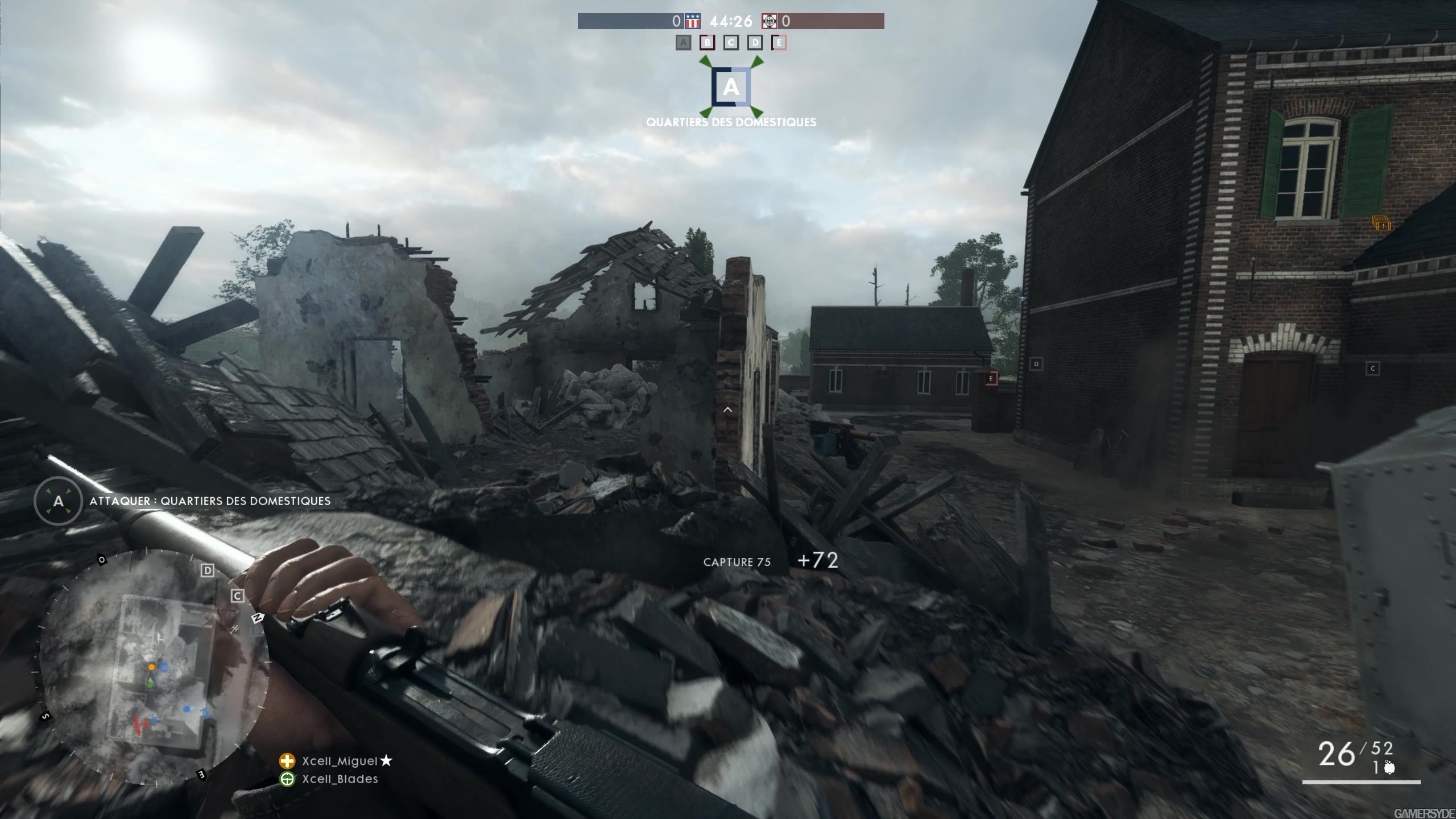
Task: Select the contested E flag icon
Action: coord(778,42)
